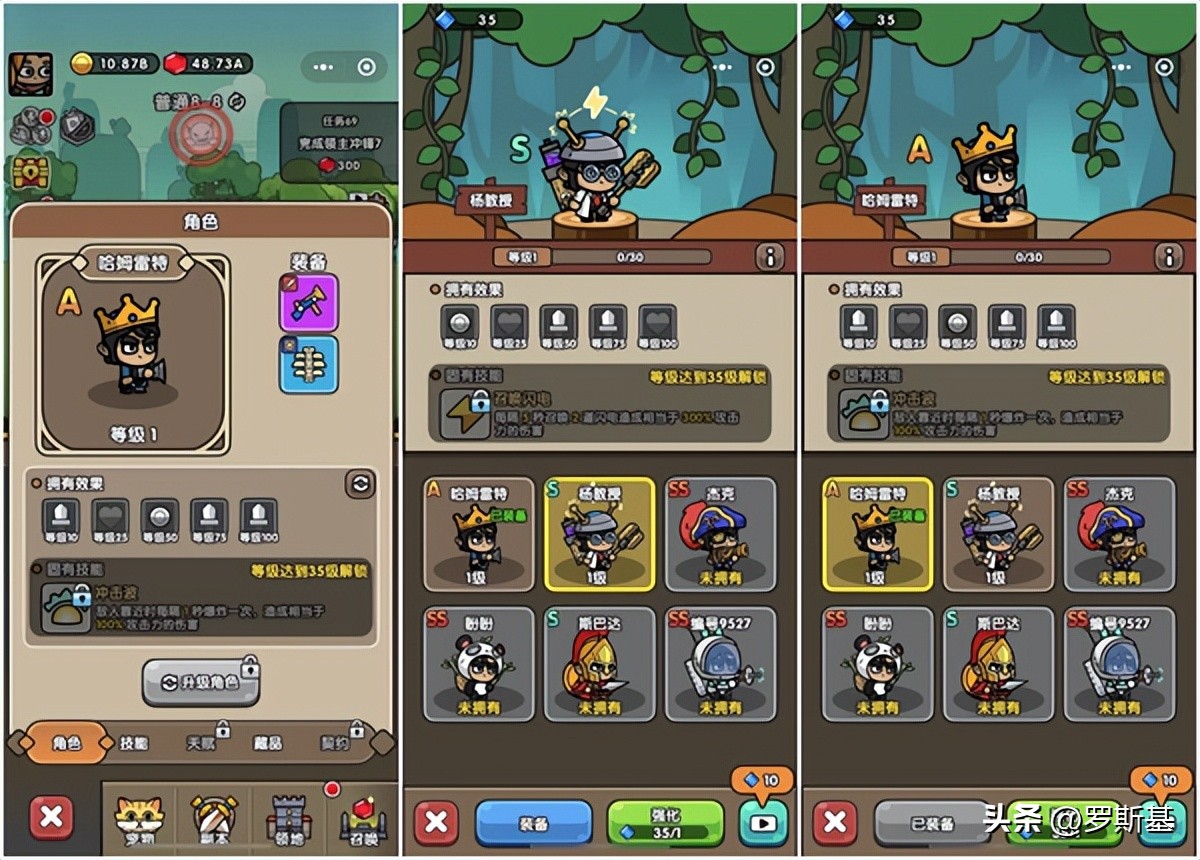Screen dimensions: 1200x860
Task: Choose the yellow-highlighted 杨教授 character card
Action: click(600, 533)
